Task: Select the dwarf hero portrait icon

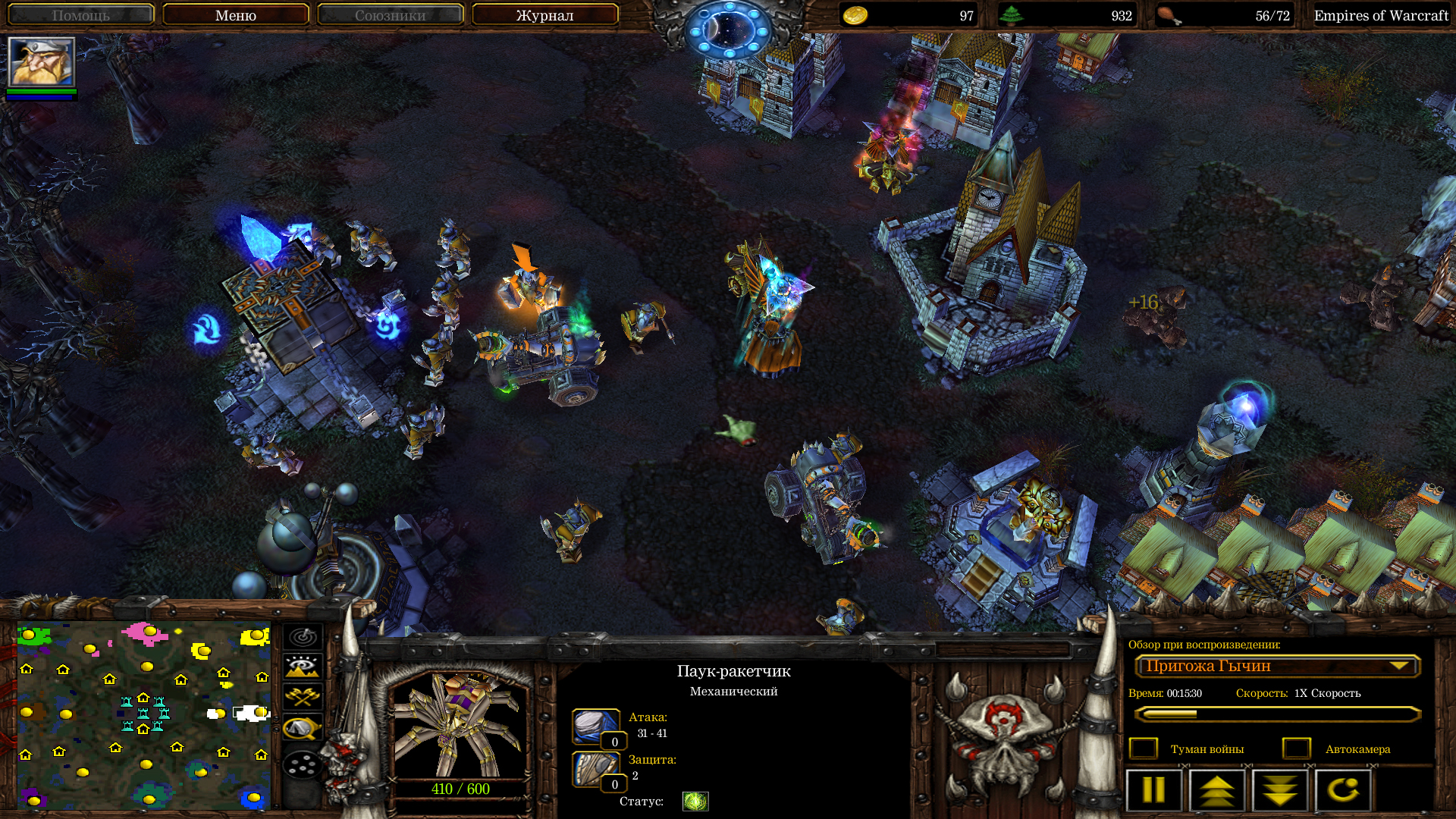Action: point(42,62)
